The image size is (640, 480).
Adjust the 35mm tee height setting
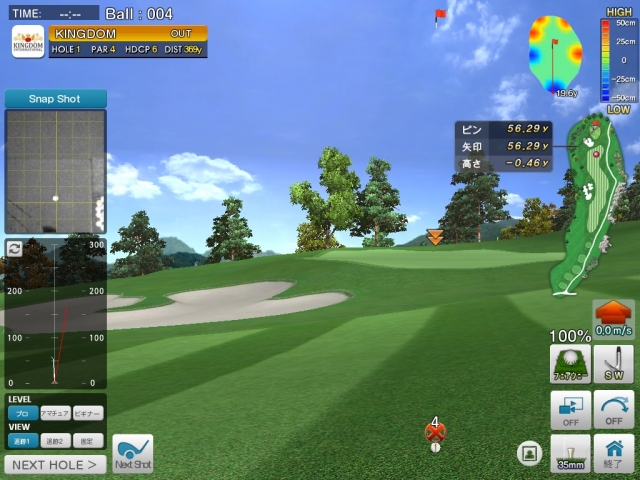click(570, 453)
